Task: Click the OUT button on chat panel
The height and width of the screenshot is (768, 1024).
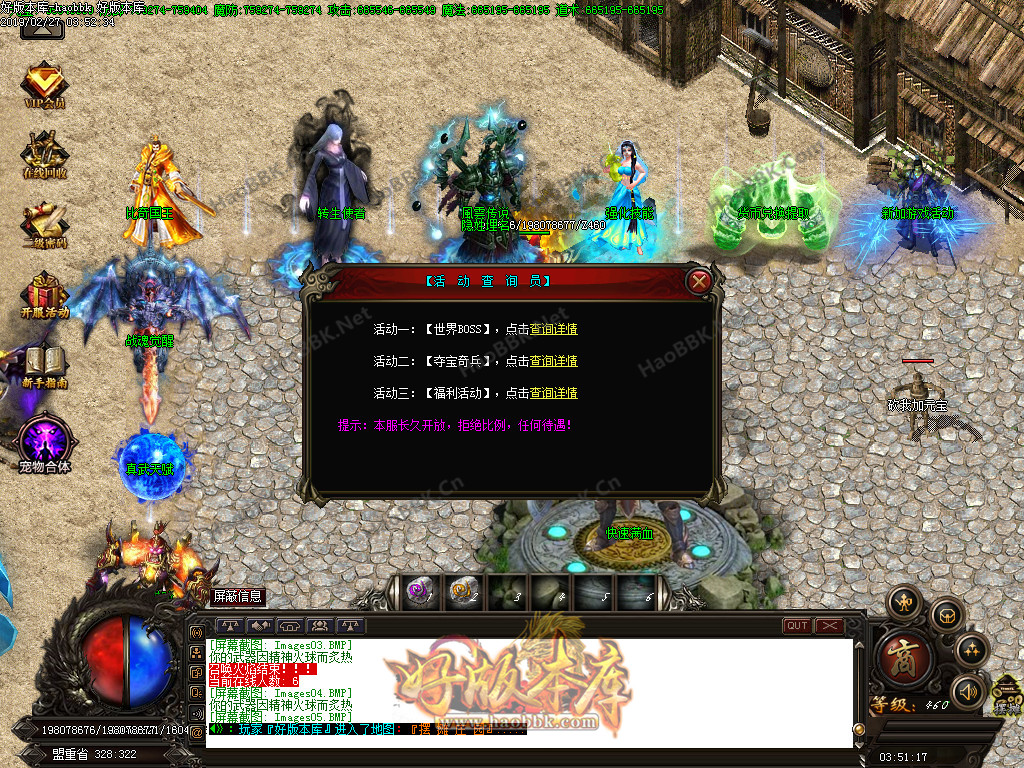Action: tap(797, 626)
